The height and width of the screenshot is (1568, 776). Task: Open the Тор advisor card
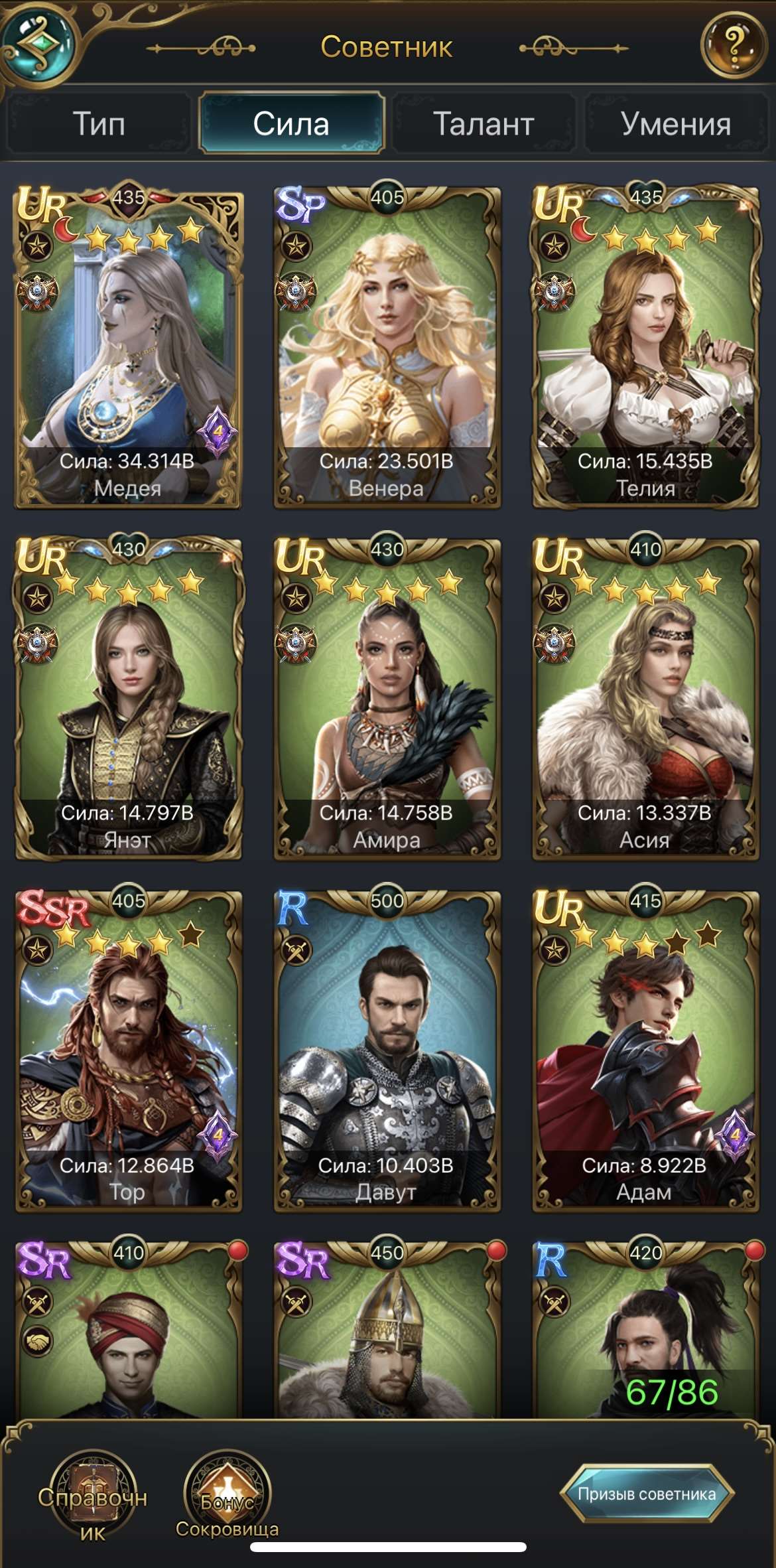tap(128, 1052)
